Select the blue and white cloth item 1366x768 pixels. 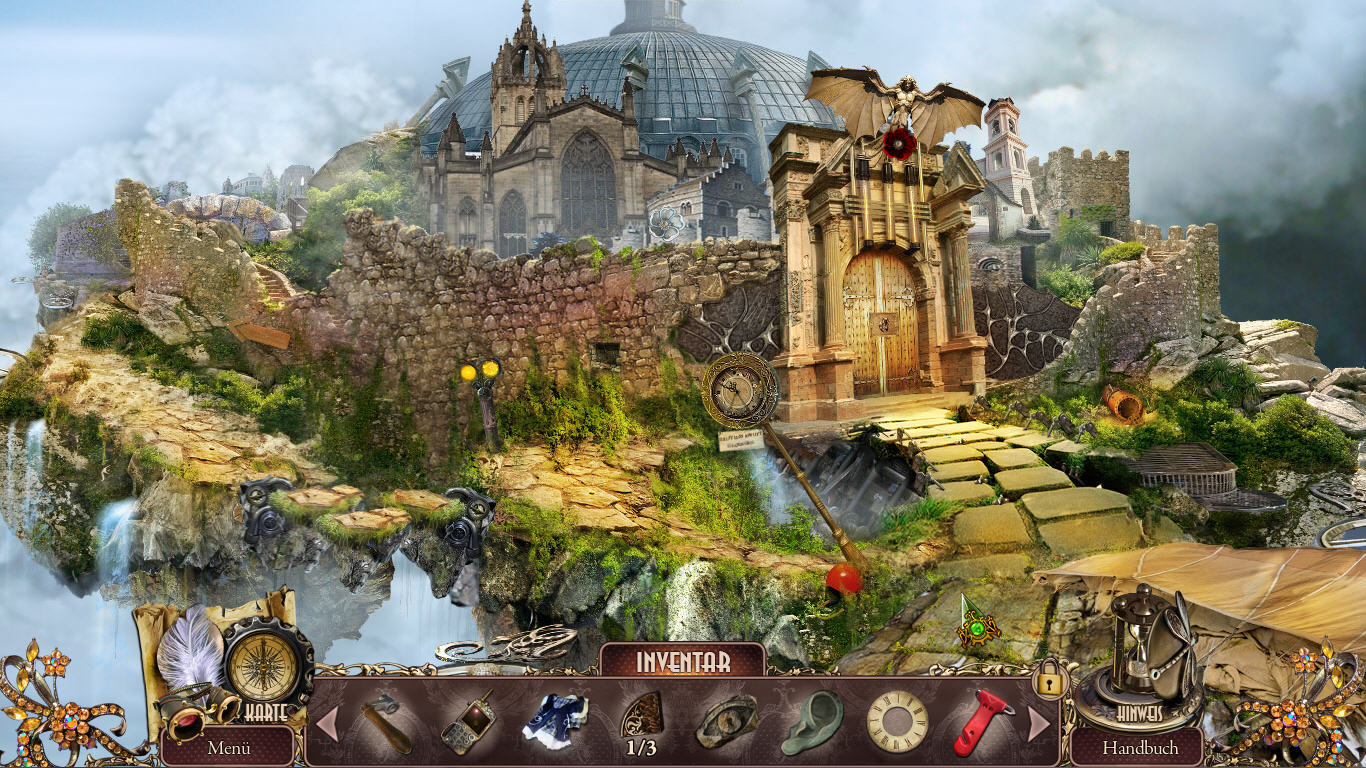point(555,722)
